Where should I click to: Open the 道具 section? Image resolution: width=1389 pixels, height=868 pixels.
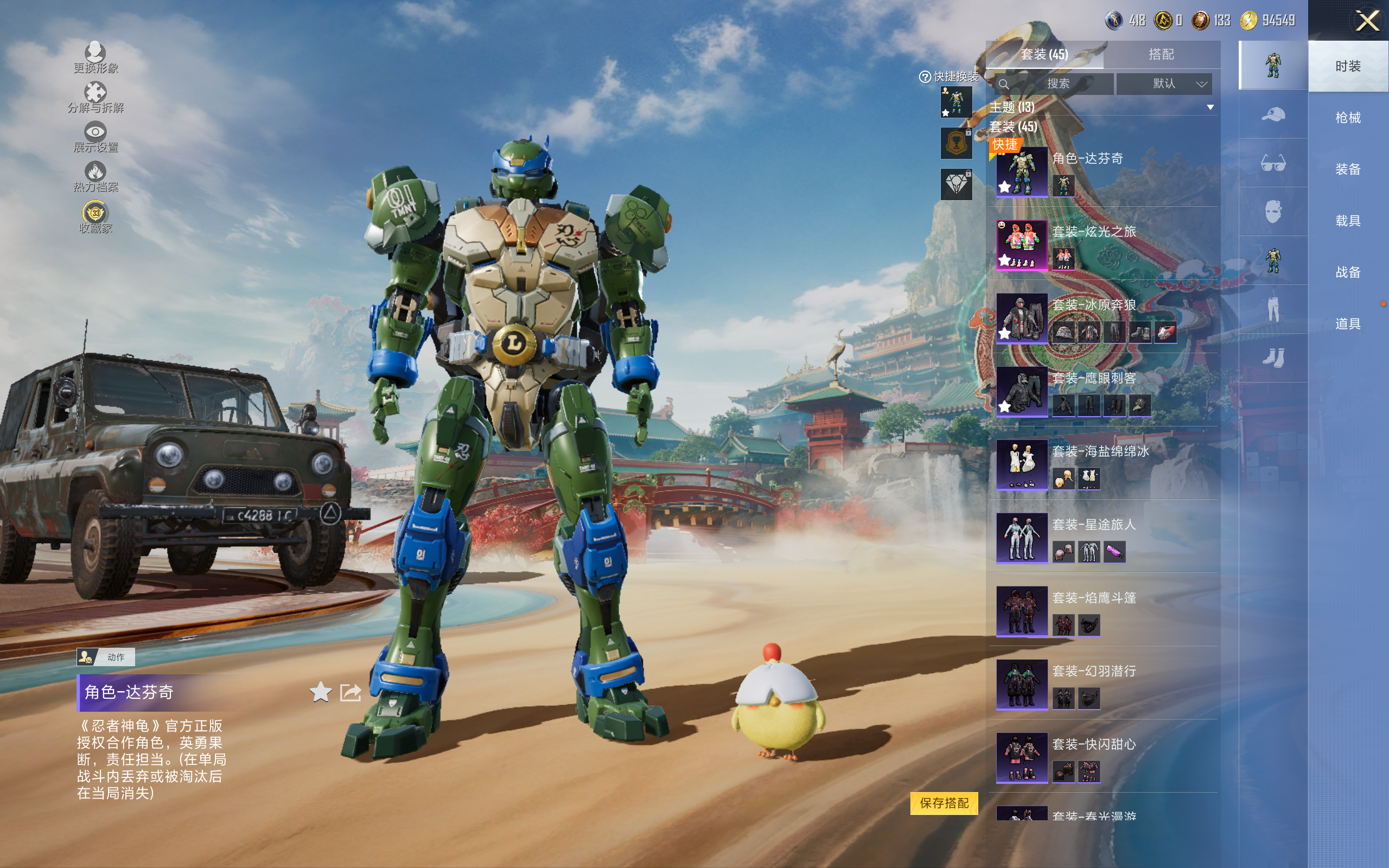click(x=1348, y=324)
